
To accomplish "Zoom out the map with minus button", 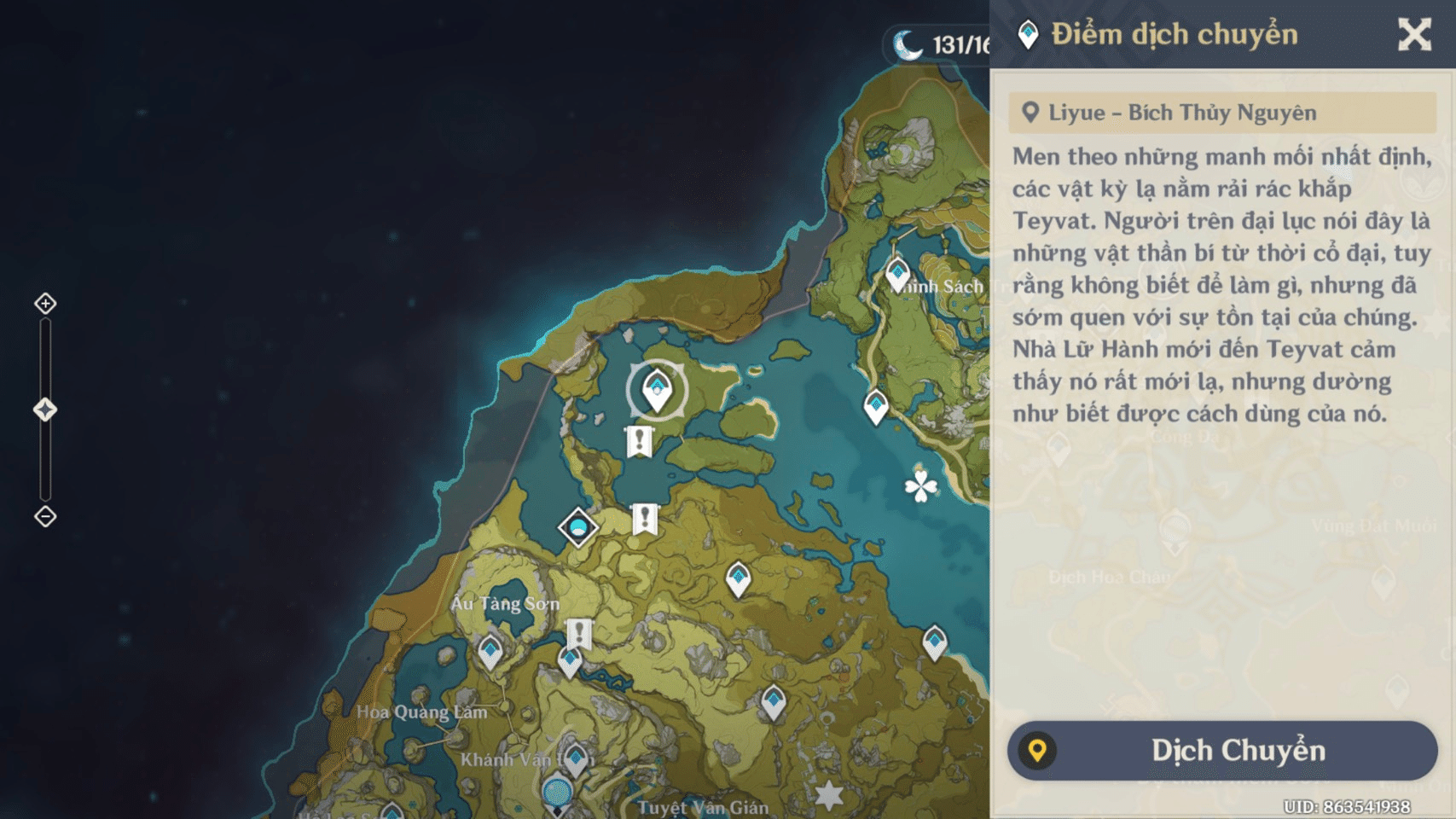I will (45, 516).
